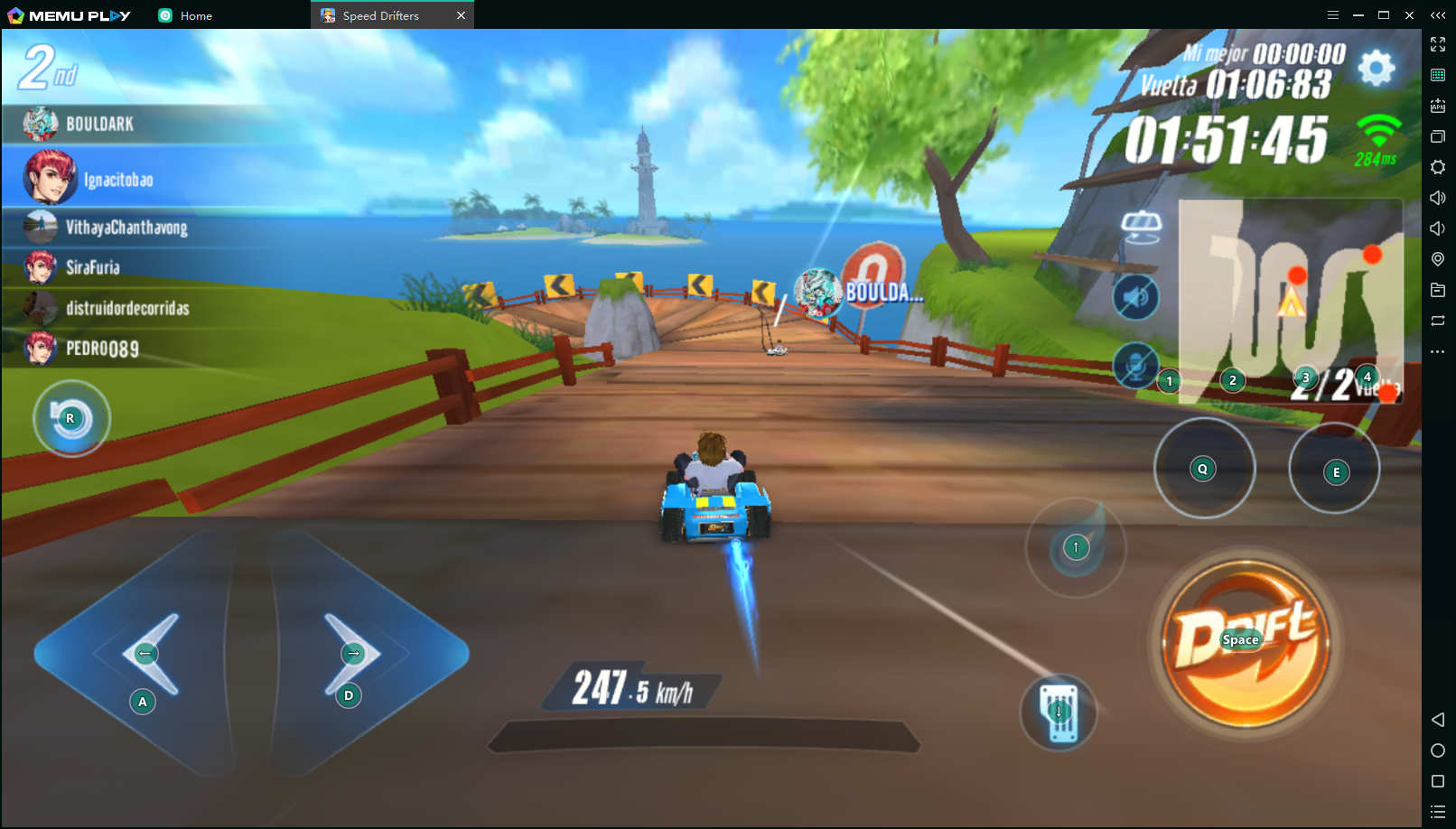The image size is (1456, 829).
Task: Click the fullscreen icon in MEmu sidebar
Action: click(1437, 43)
